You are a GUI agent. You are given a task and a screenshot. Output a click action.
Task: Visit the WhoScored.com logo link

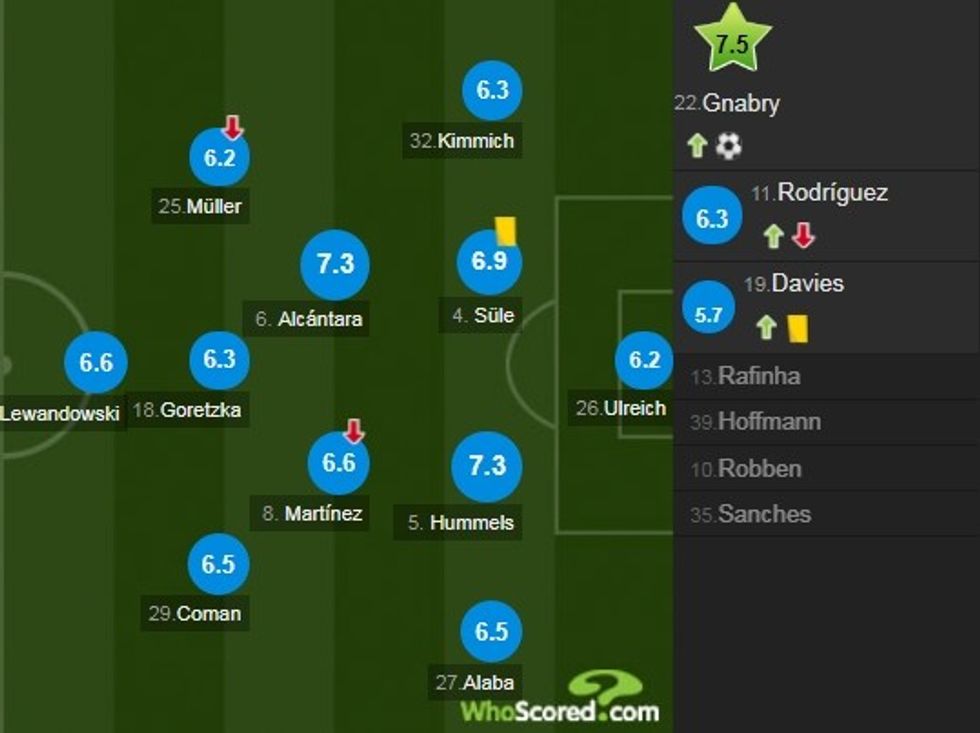(560, 699)
